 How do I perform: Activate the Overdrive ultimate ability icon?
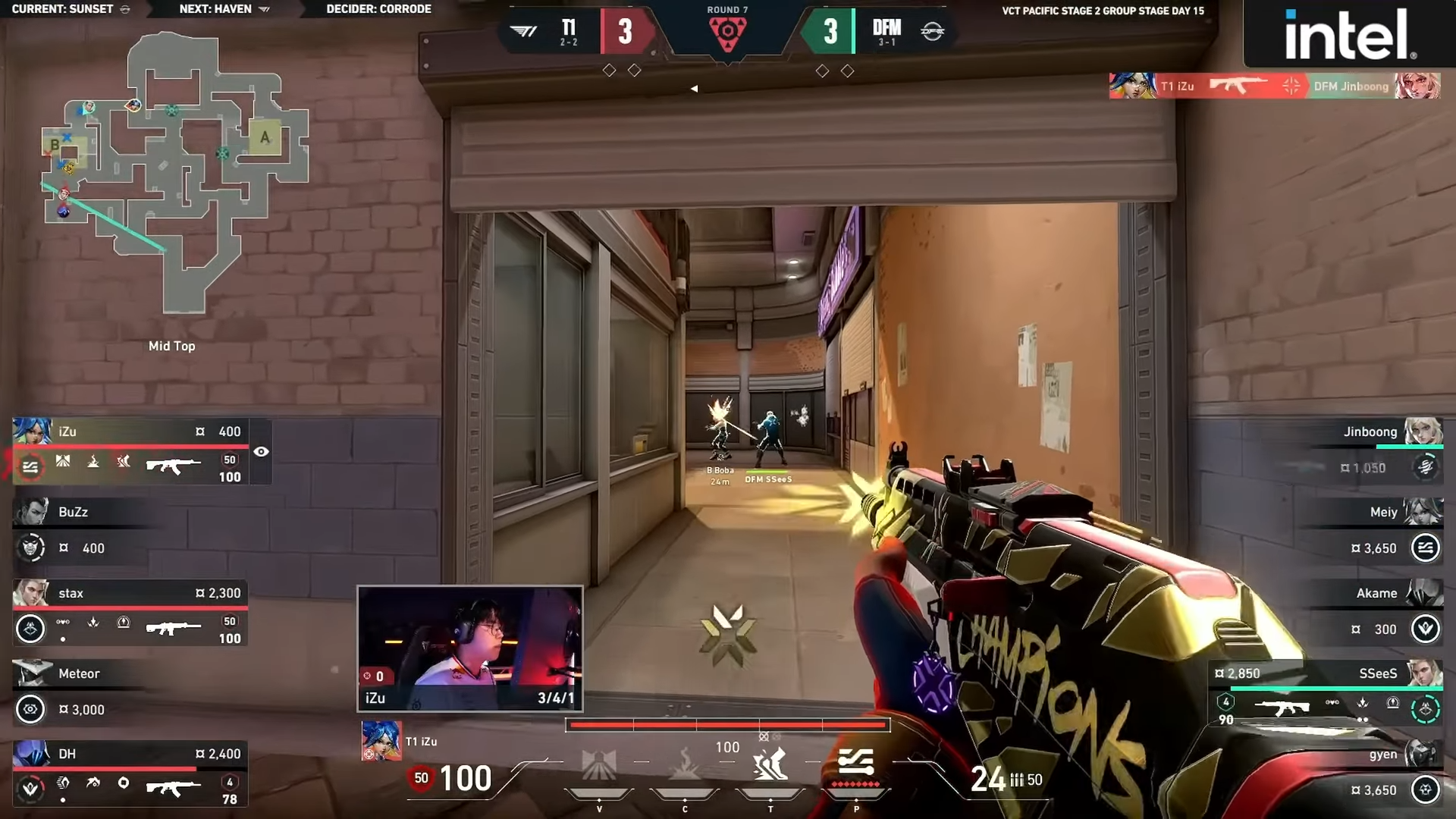coord(856,764)
